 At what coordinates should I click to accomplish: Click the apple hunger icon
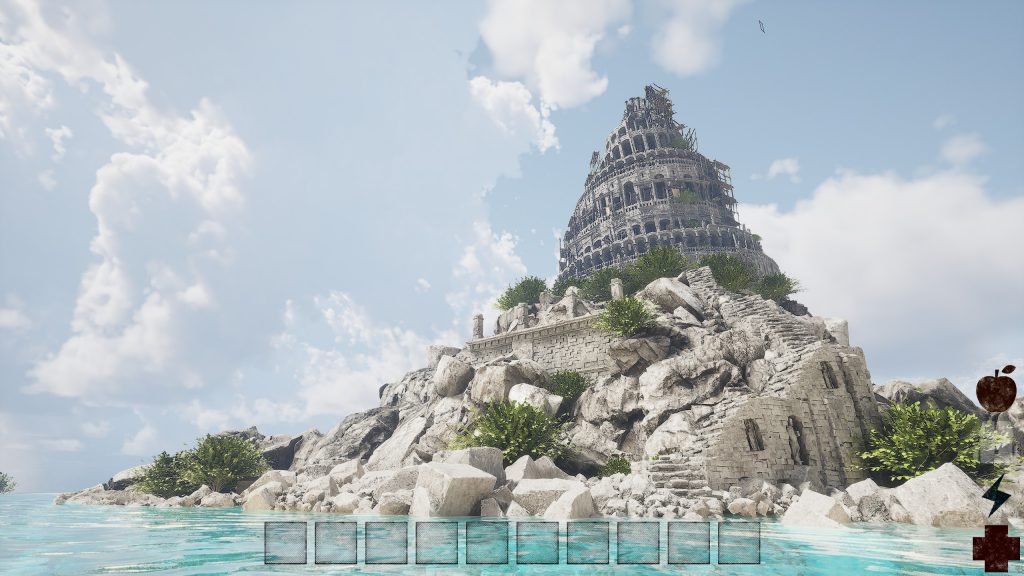(x=996, y=389)
